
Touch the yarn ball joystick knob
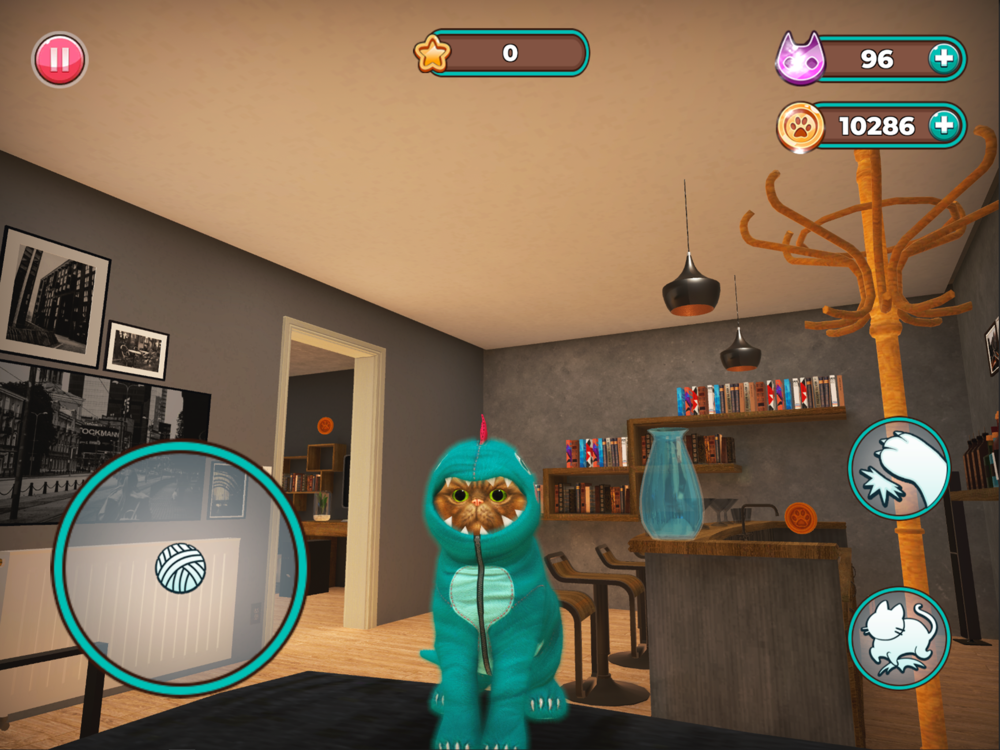tap(180, 568)
